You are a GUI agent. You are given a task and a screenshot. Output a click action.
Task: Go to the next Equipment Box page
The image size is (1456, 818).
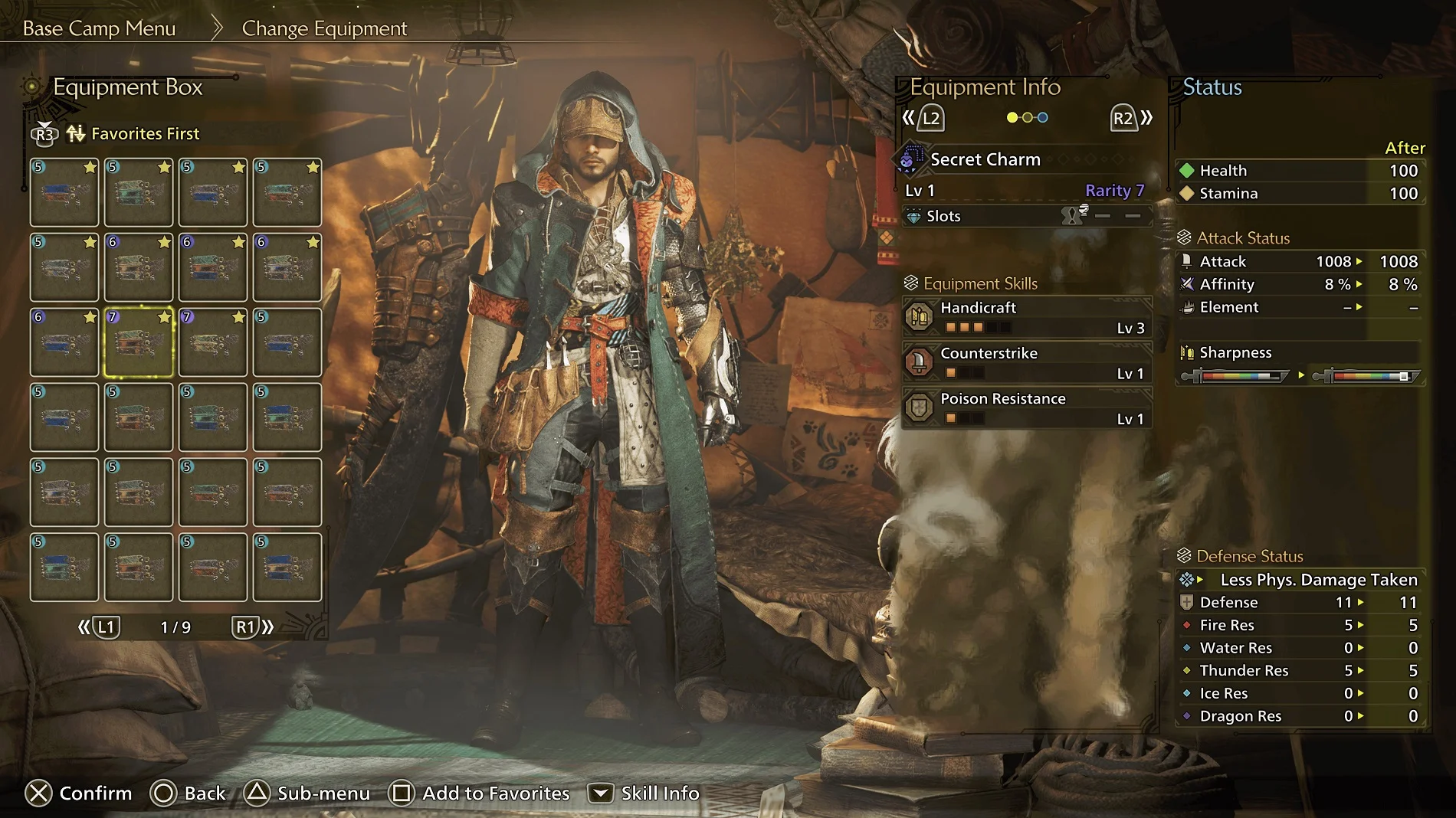pyautogui.click(x=254, y=627)
